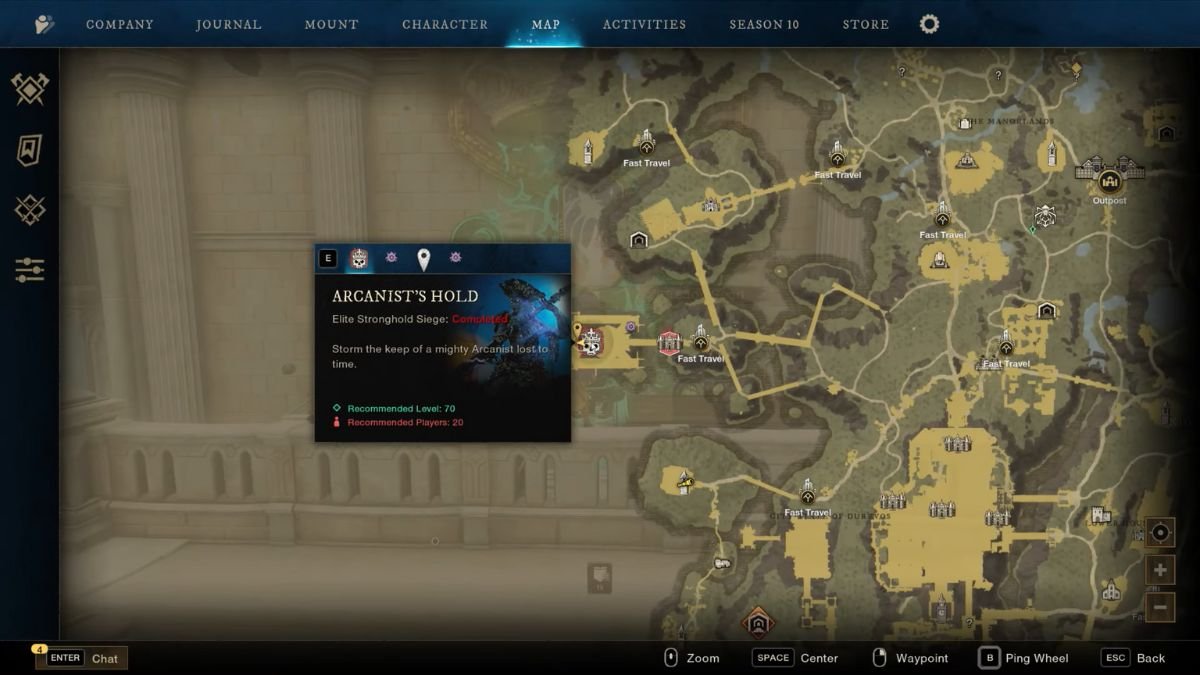This screenshot has height=675, width=1200.
Task: Select the waypoint pin tab in tooltip
Action: tap(423, 259)
